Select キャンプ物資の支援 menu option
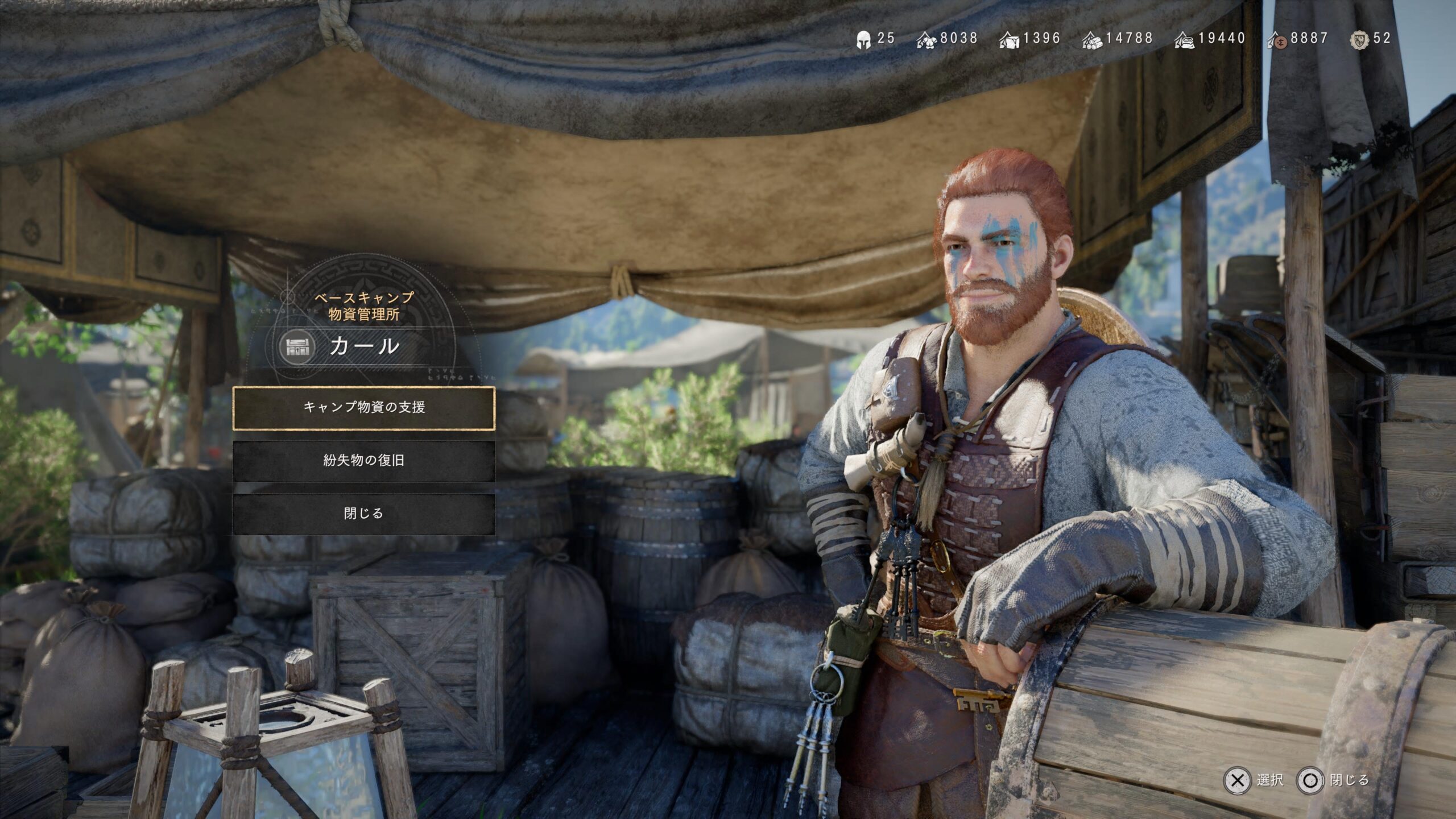Viewport: 1456px width, 819px height. point(364,407)
